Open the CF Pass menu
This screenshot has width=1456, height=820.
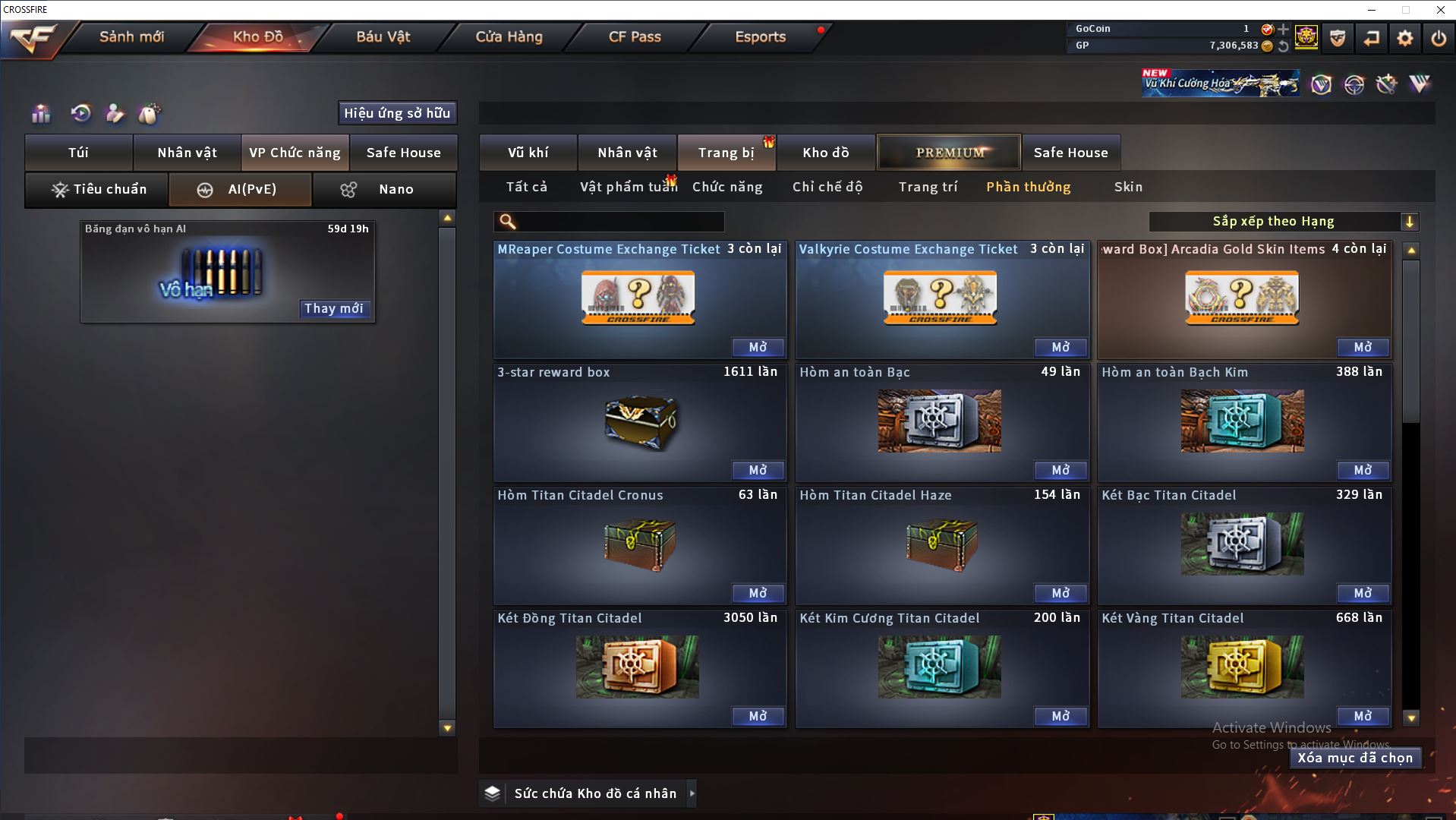[x=635, y=36]
